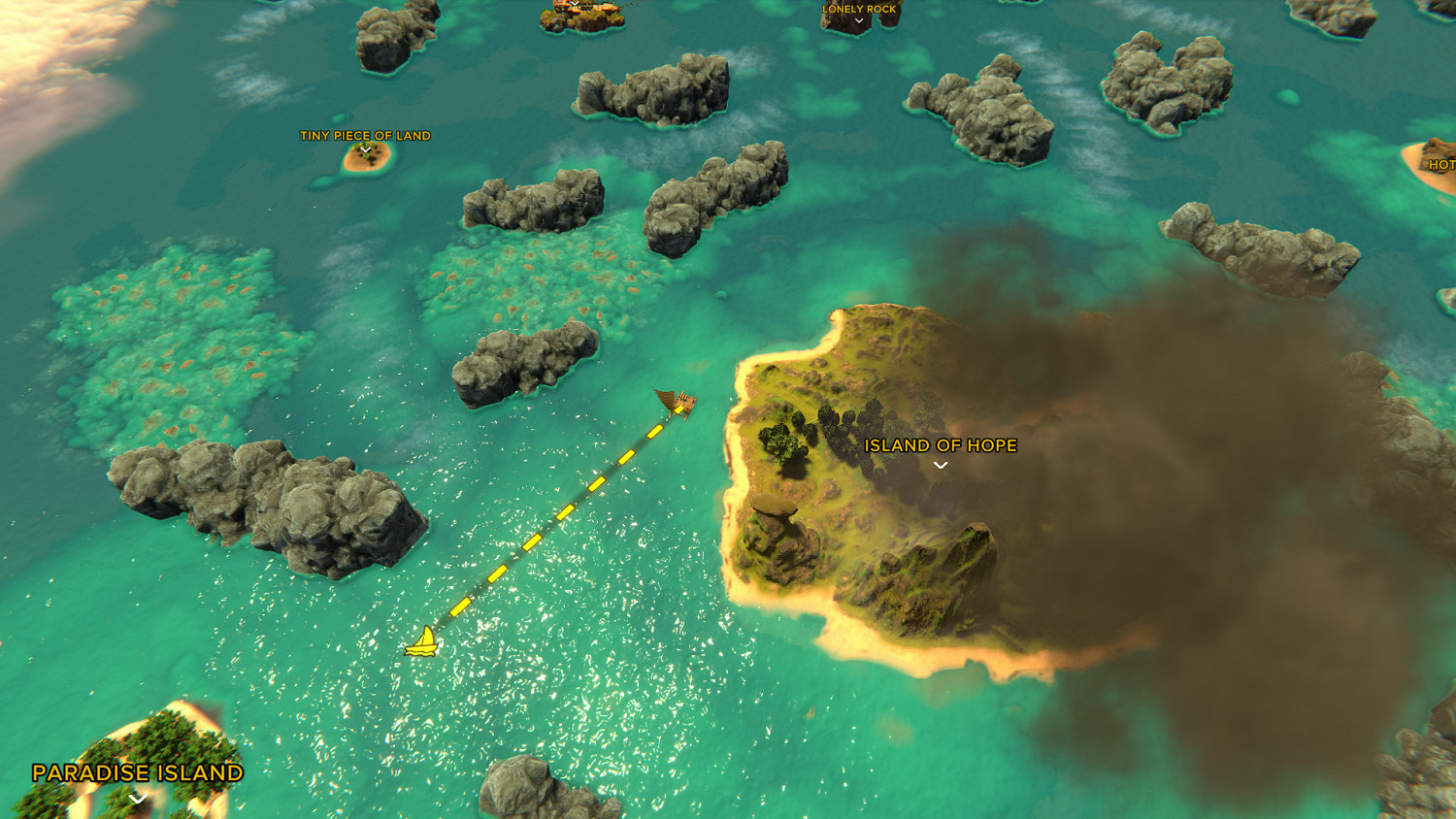
Task: Expand the marker beneath Paradise Island label
Action: (x=136, y=799)
